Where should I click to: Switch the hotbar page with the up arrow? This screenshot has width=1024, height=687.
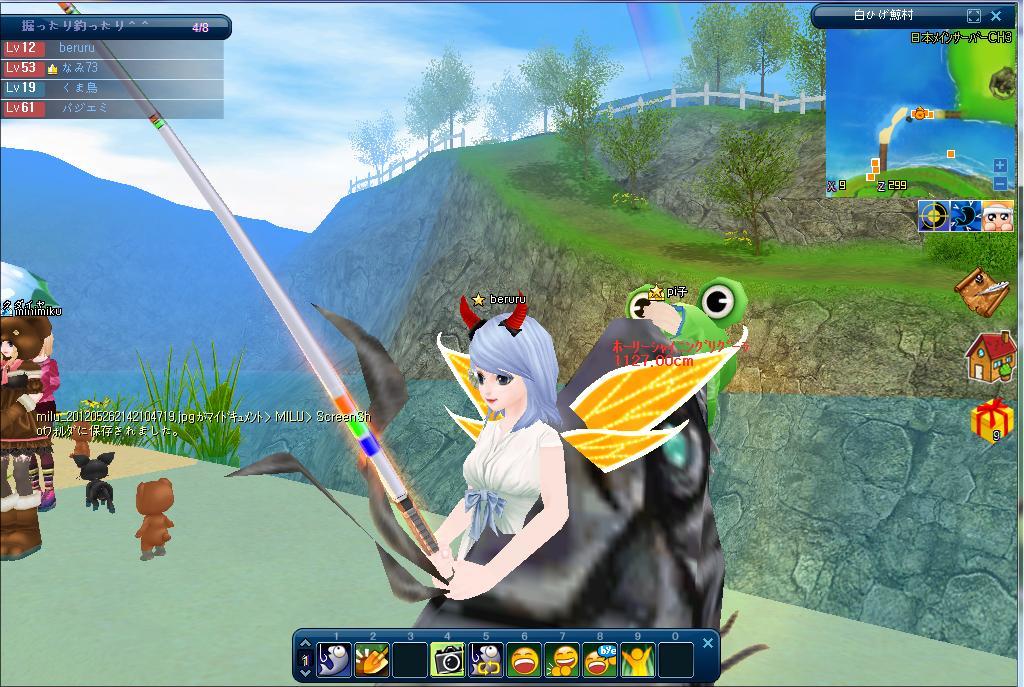point(306,644)
